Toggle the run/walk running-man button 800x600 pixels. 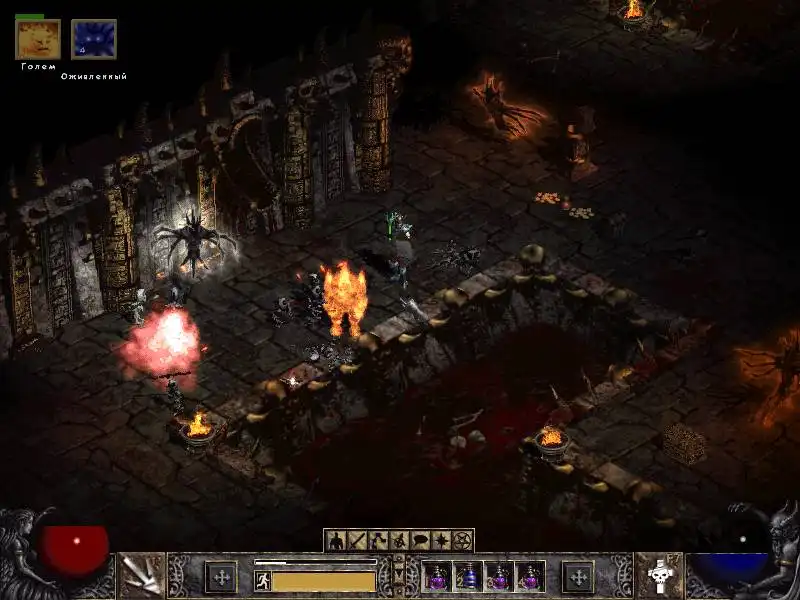[263, 580]
